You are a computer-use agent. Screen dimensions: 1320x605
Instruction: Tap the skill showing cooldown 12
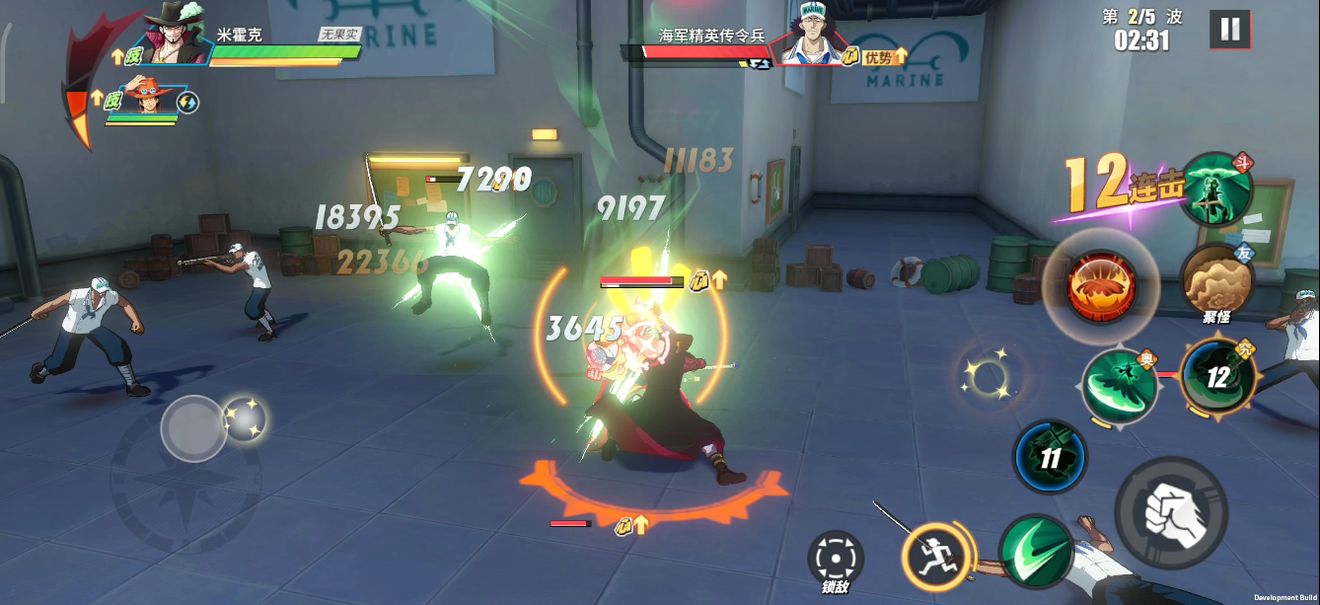pos(1217,376)
